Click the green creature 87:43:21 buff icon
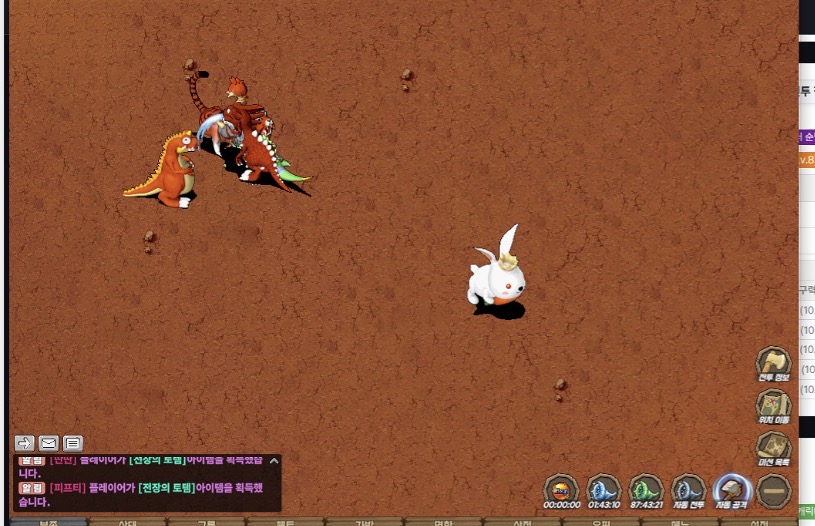 (646, 490)
